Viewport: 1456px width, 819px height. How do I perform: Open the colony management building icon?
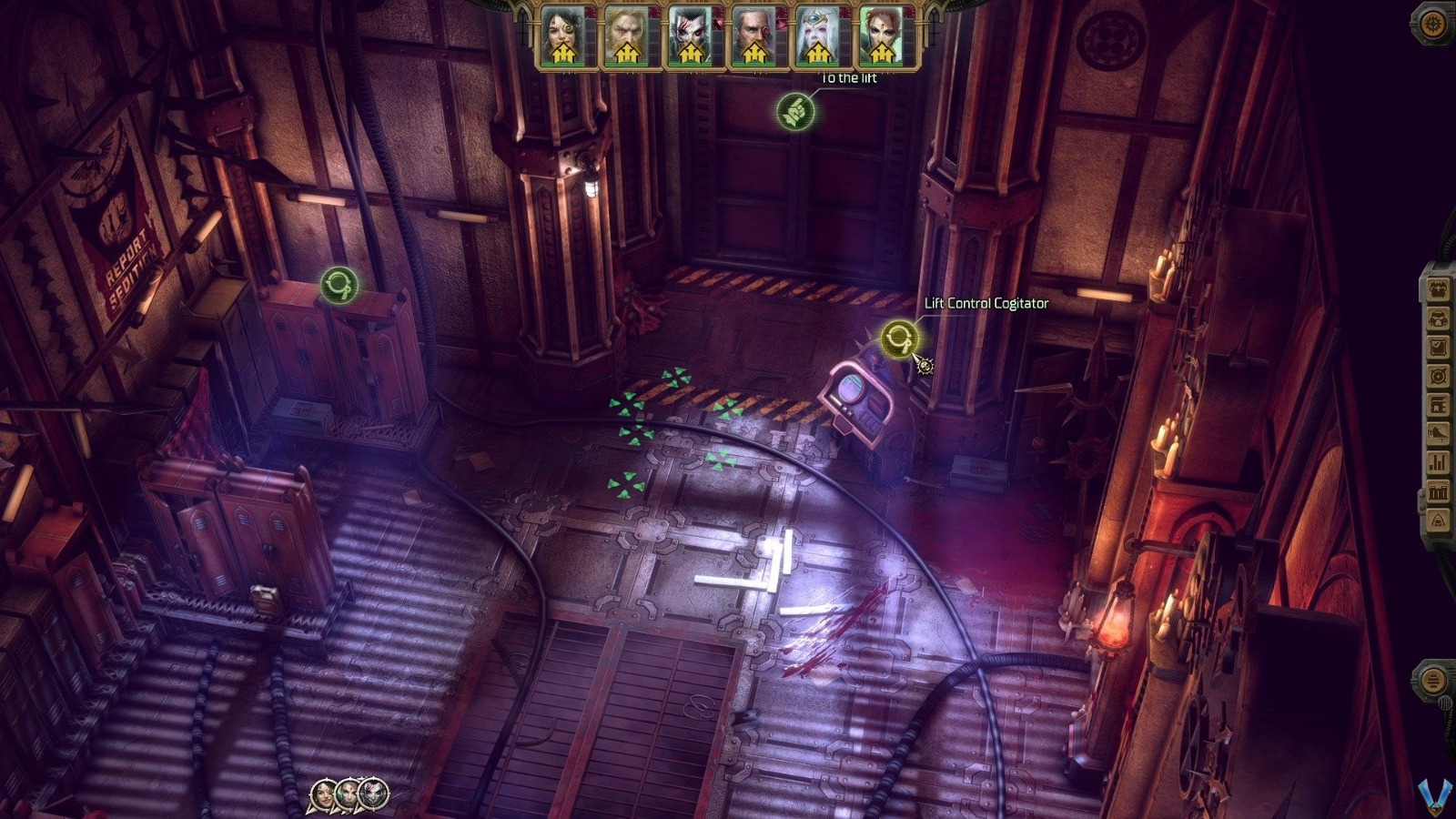tap(1438, 402)
